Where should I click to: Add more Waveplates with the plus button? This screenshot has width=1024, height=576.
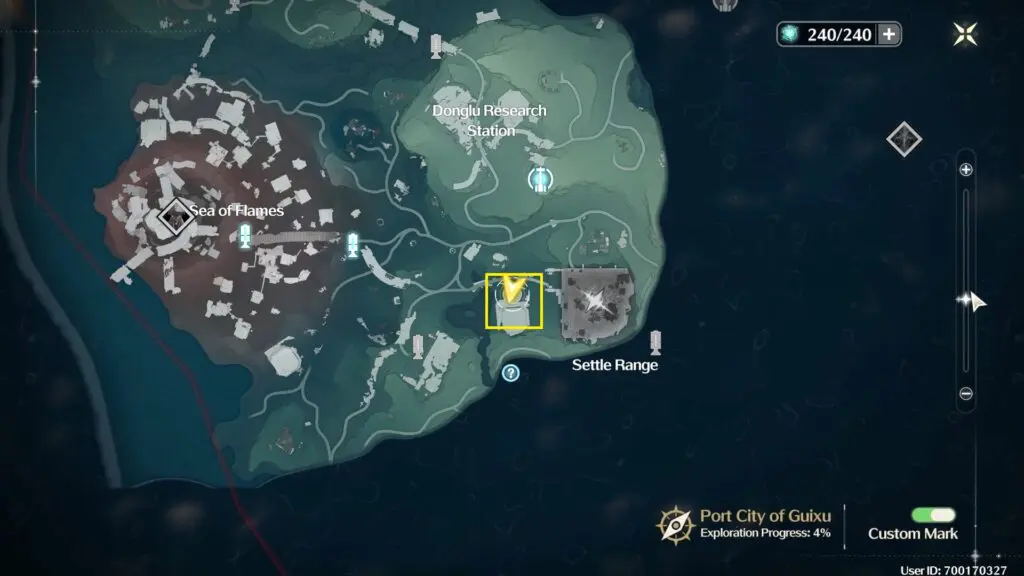coord(888,34)
